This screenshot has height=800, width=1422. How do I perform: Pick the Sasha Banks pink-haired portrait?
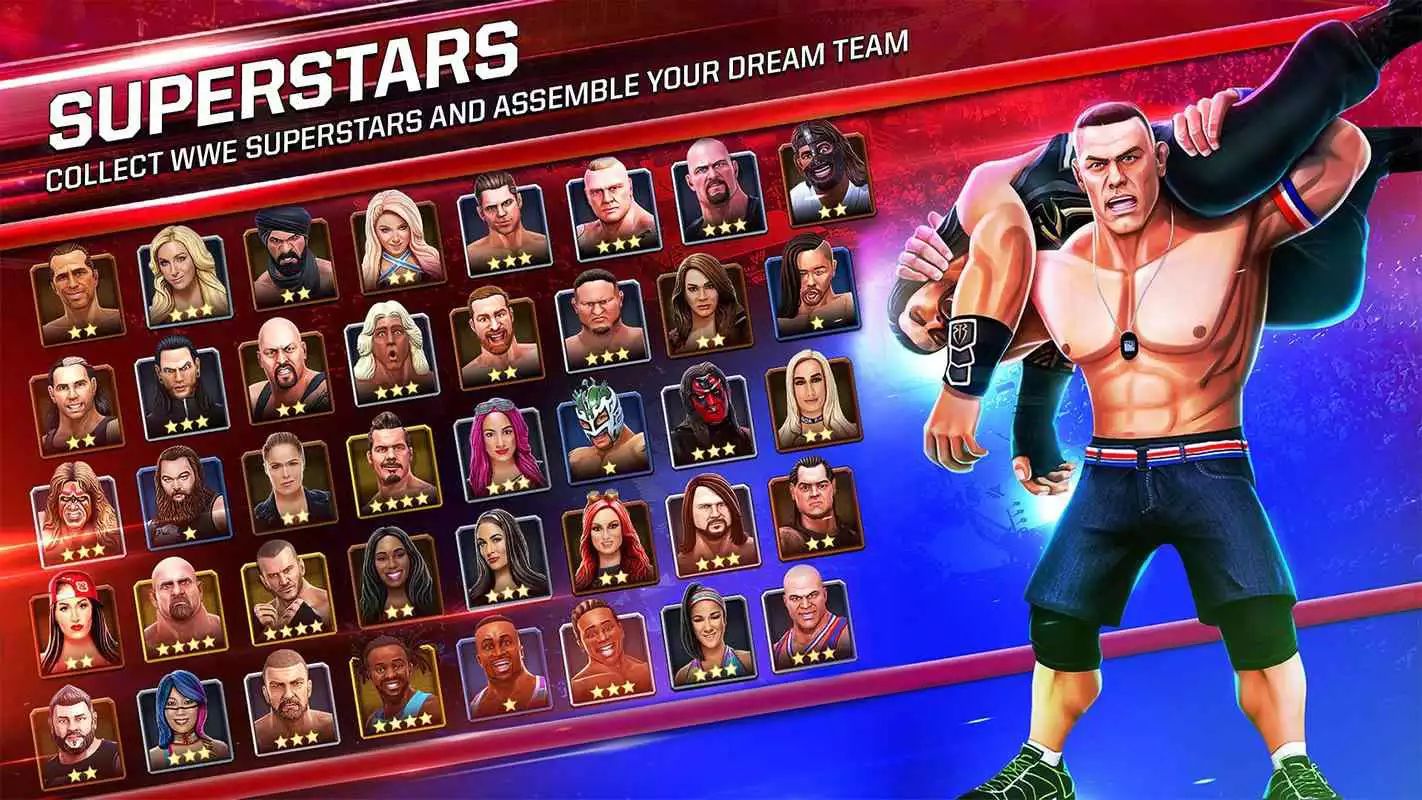500,440
